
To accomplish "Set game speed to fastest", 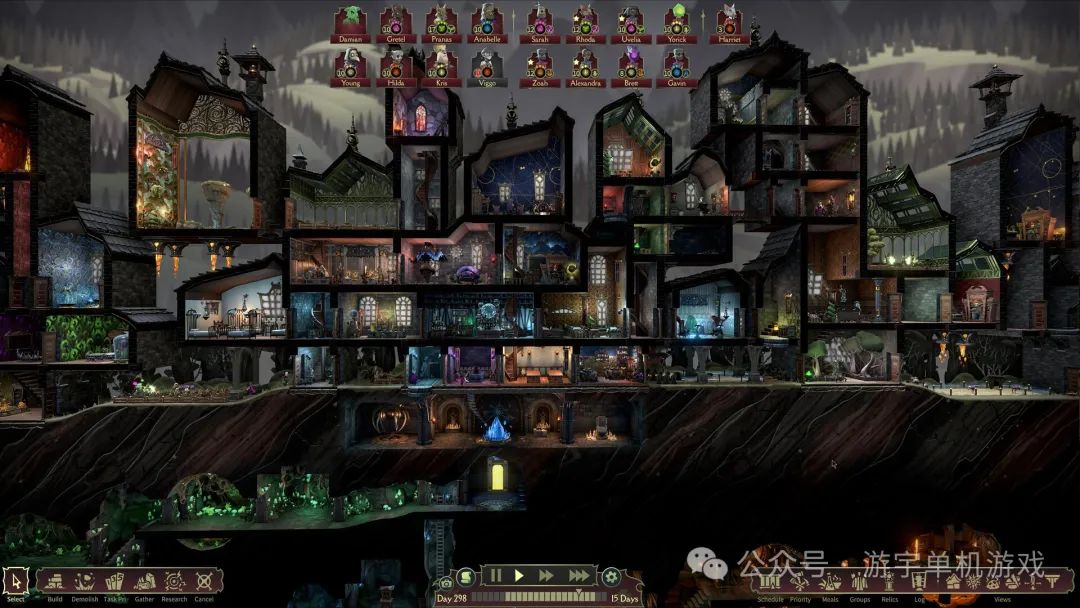I will [580, 575].
